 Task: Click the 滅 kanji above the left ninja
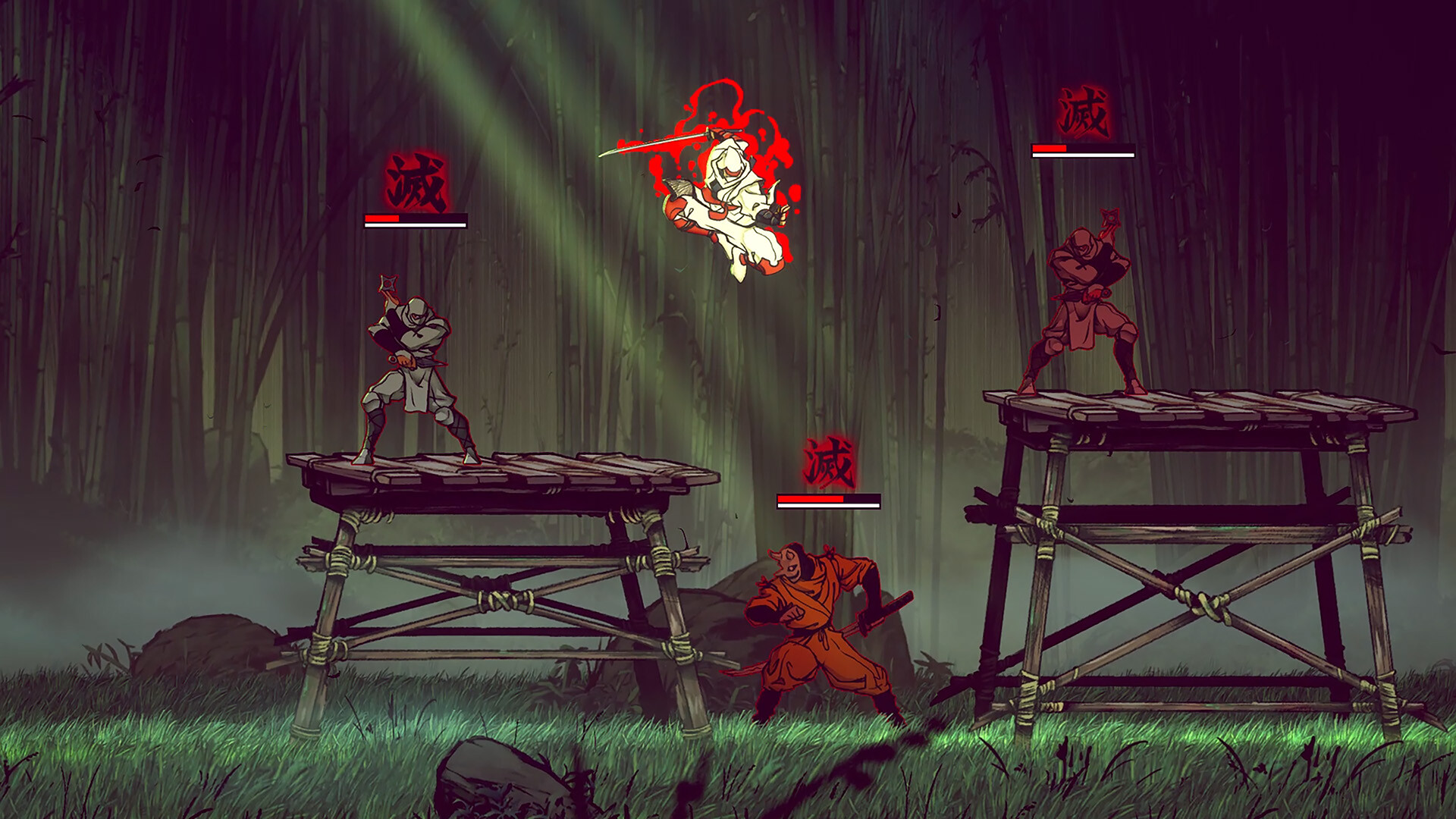point(413,182)
